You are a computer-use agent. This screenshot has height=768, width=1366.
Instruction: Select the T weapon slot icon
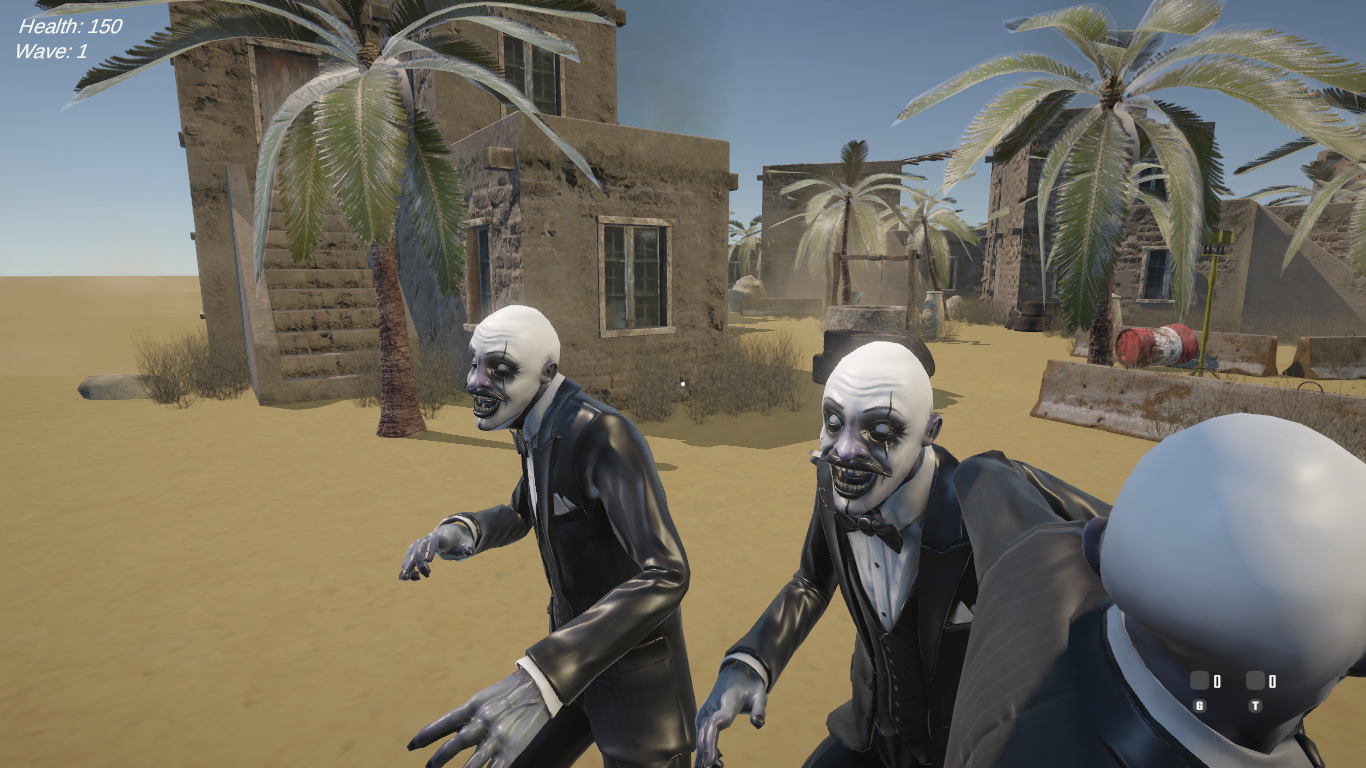click(1255, 706)
